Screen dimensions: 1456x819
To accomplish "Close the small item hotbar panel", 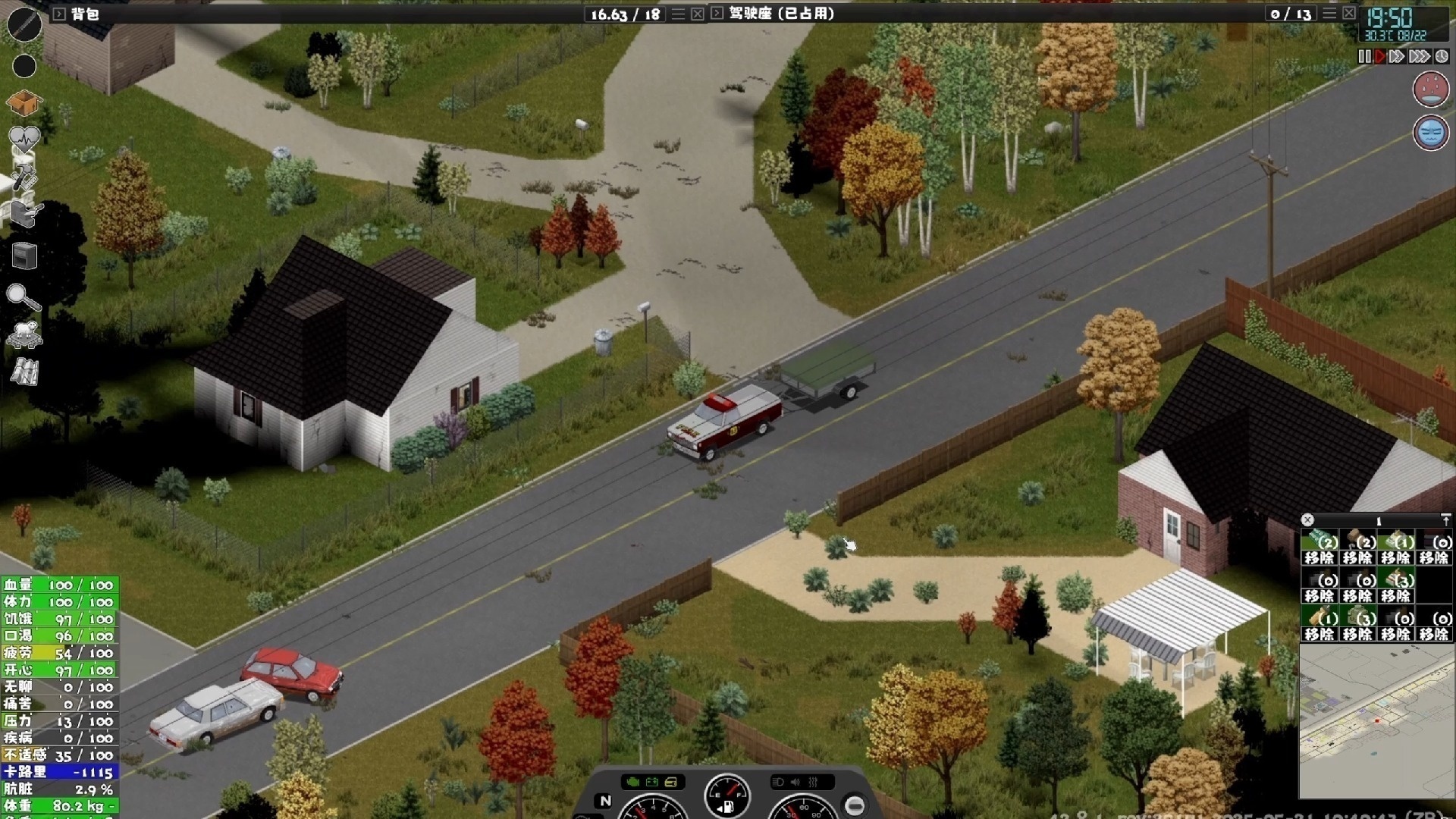I will click(x=1307, y=520).
